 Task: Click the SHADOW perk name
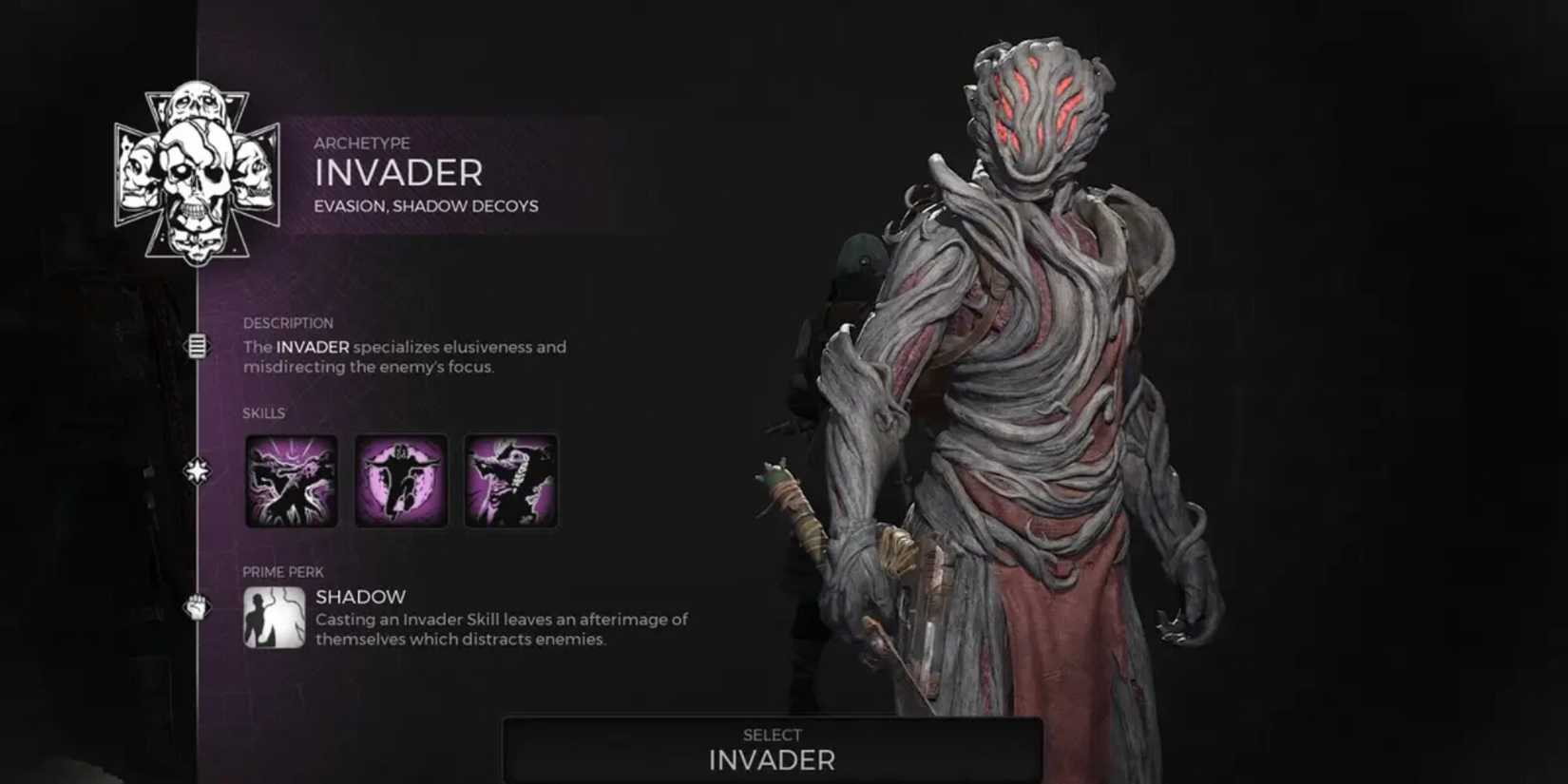[x=359, y=597]
